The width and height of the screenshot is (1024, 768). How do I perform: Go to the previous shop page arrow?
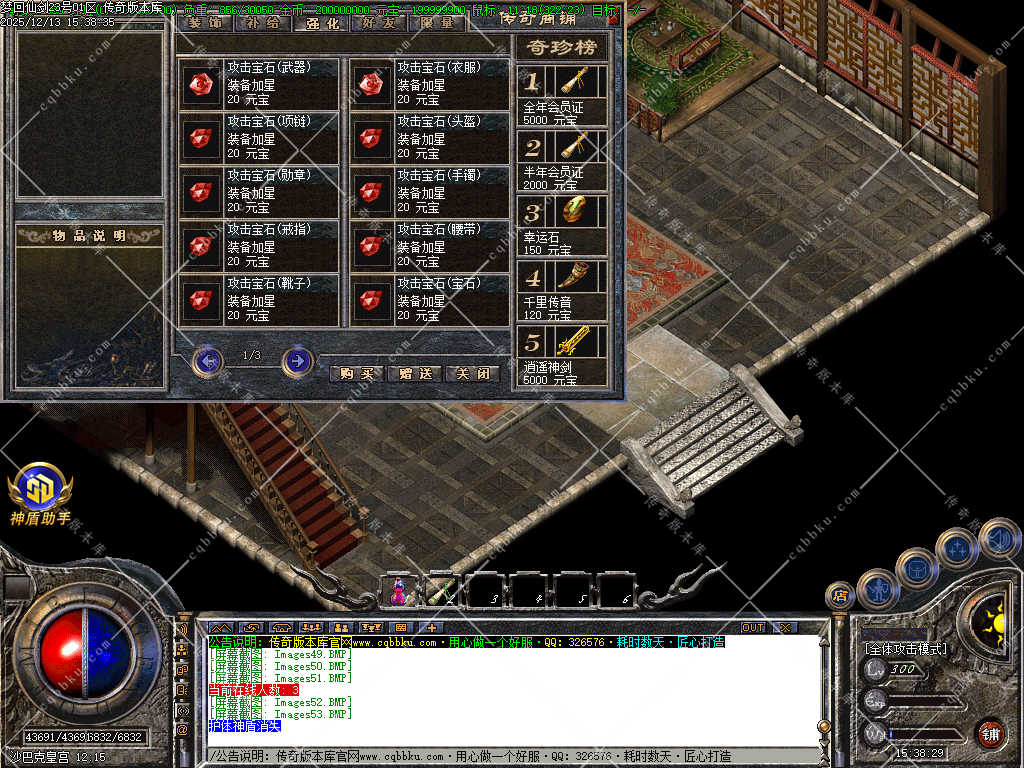coord(207,360)
